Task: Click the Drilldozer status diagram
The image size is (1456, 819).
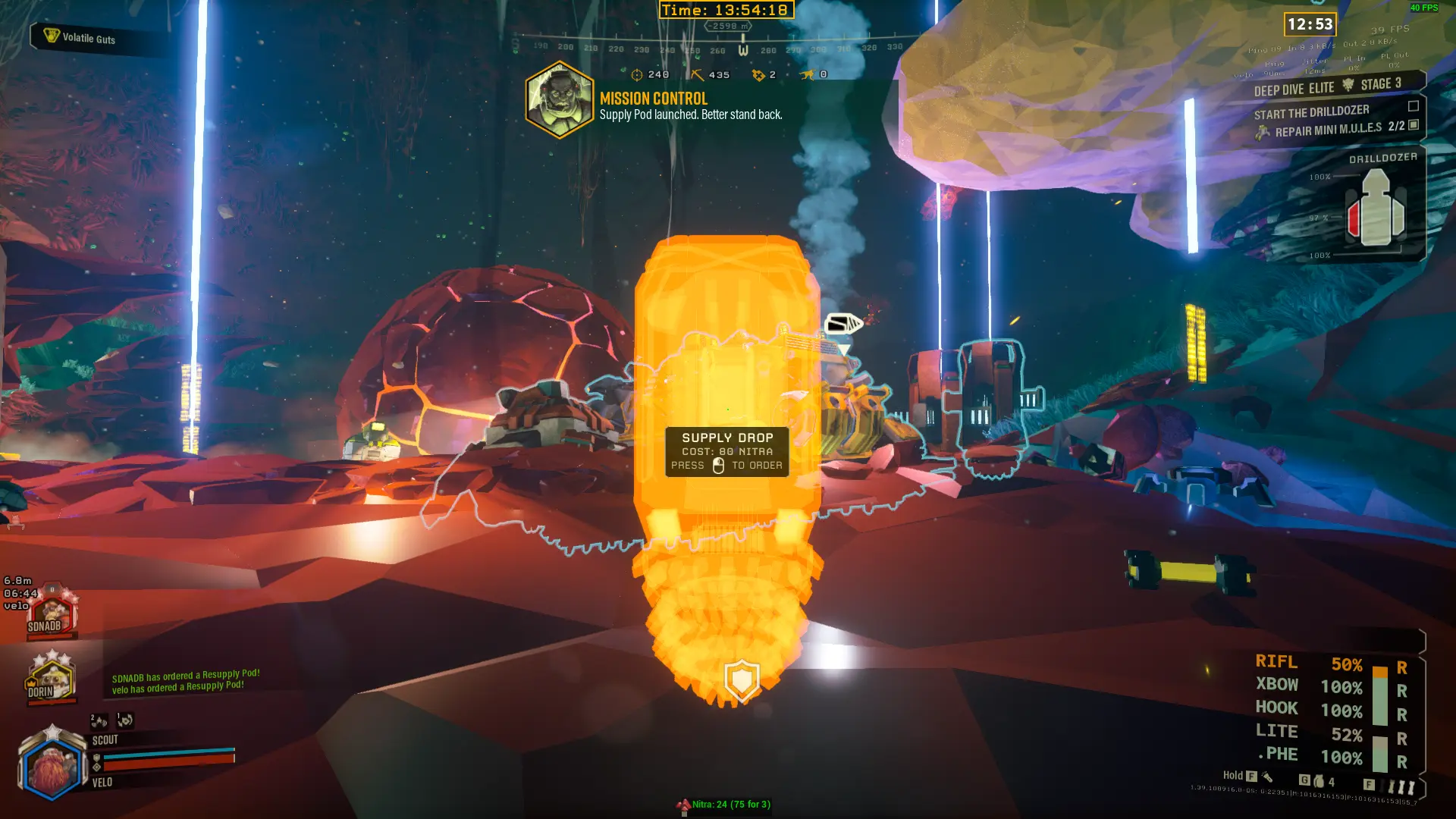Action: pos(1376,209)
